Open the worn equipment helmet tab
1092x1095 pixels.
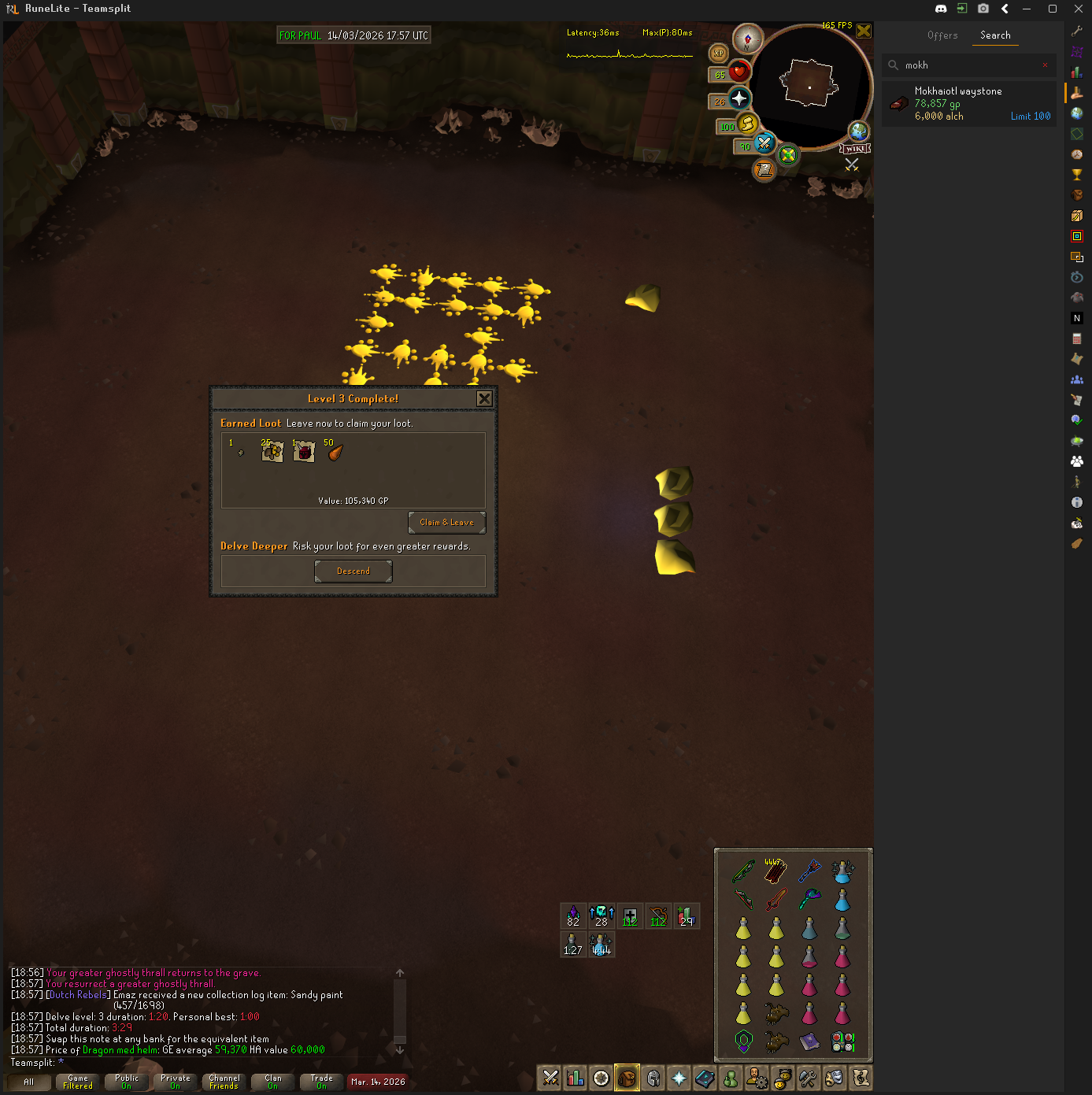pos(653,1078)
